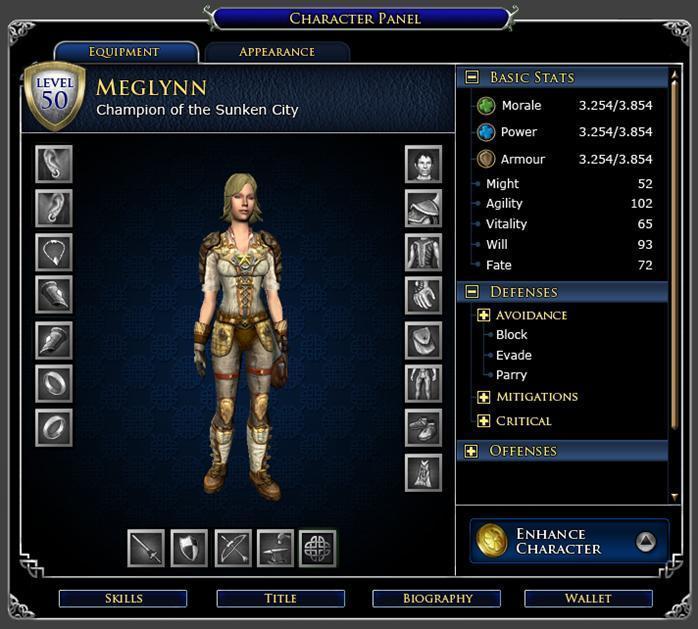The width and height of the screenshot is (698, 629).
Task: Open the Skills panel
Action: point(123,598)
